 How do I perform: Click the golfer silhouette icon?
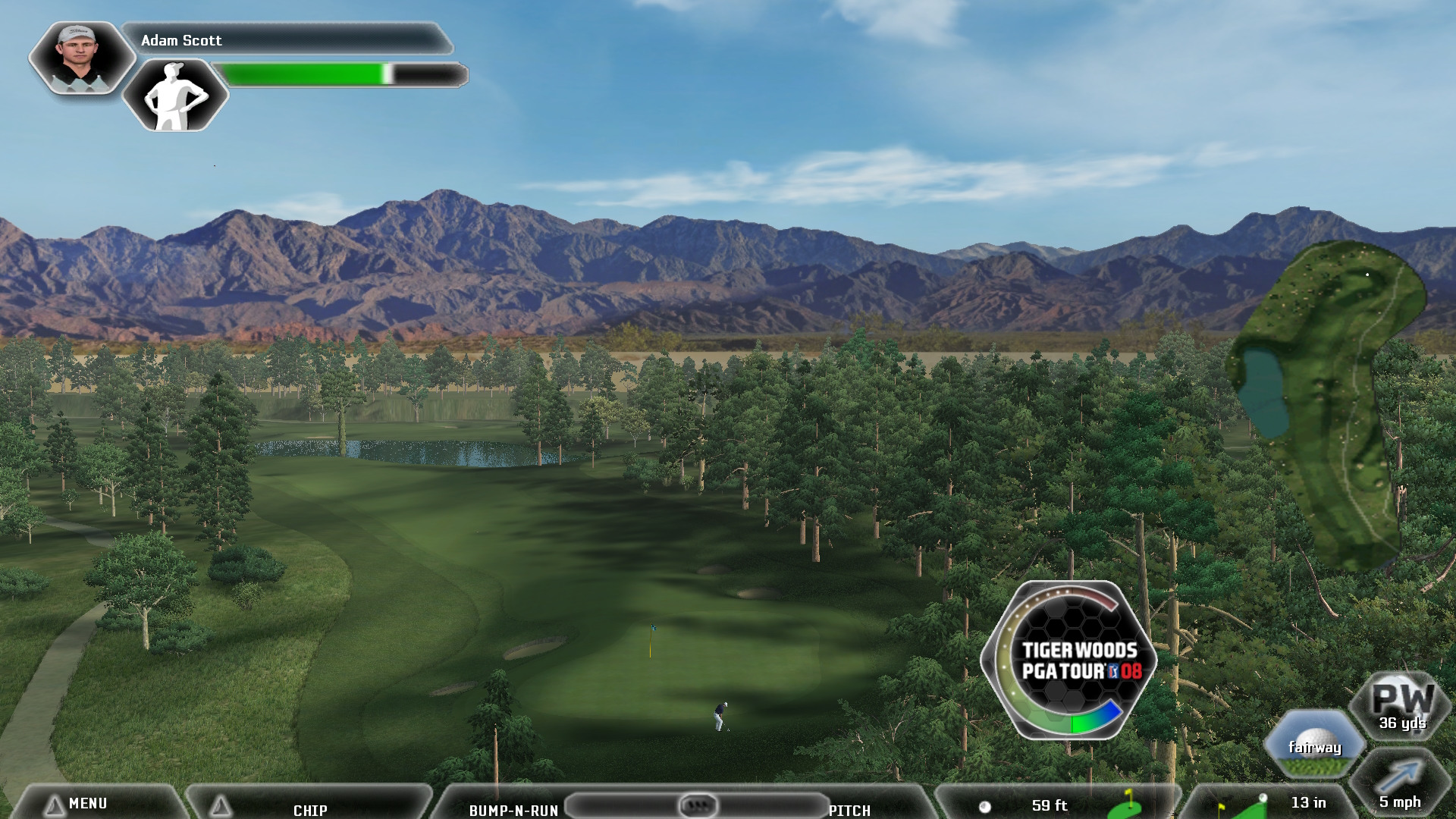point(175,96)
